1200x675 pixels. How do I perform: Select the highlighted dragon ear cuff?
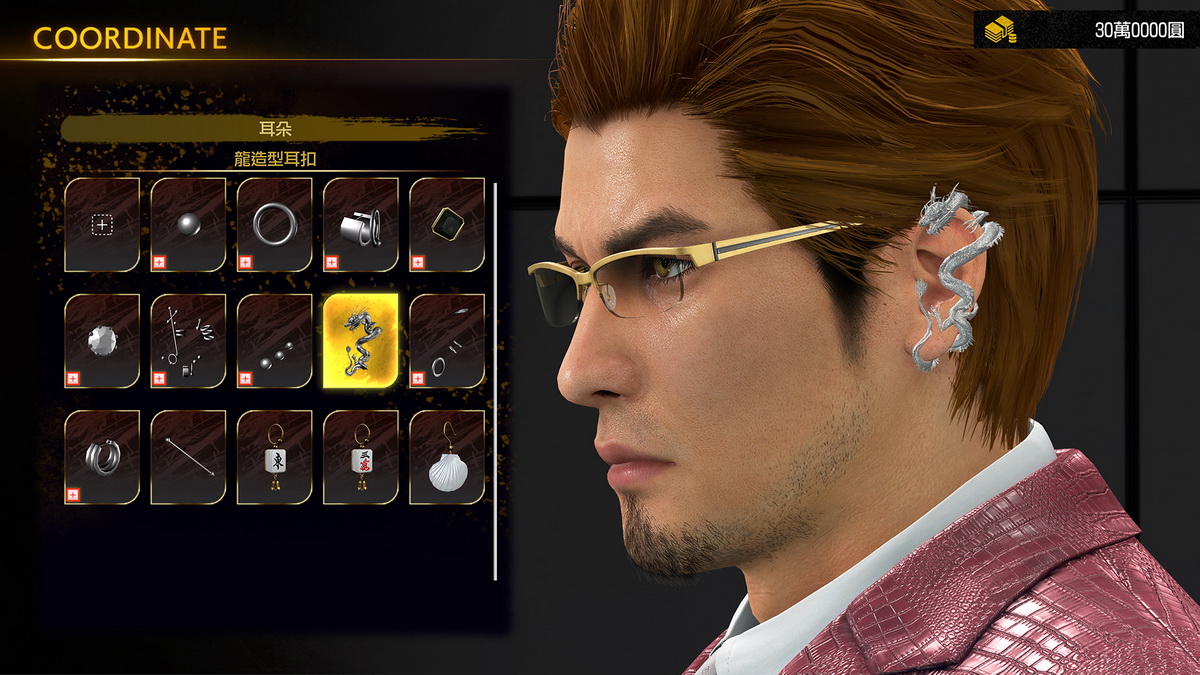tap(361, 341)
